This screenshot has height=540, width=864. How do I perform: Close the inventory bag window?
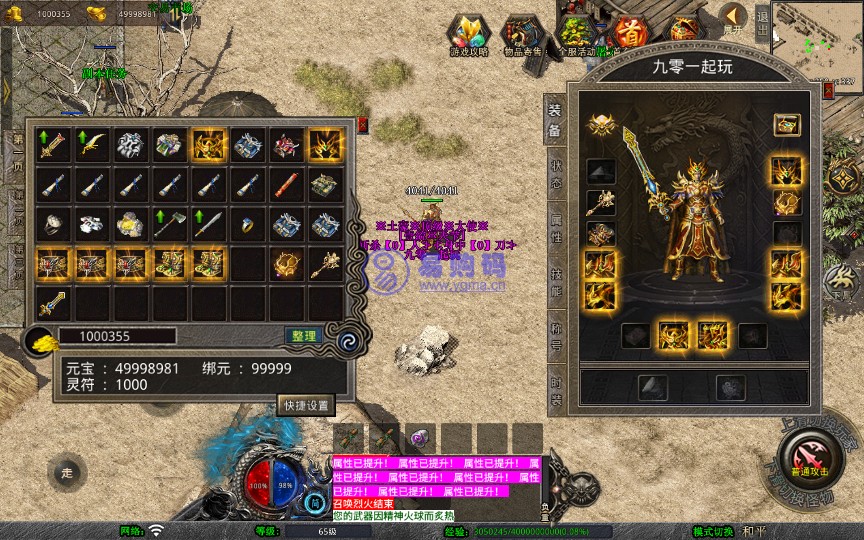pyautogui.click(x=362, y=125)
